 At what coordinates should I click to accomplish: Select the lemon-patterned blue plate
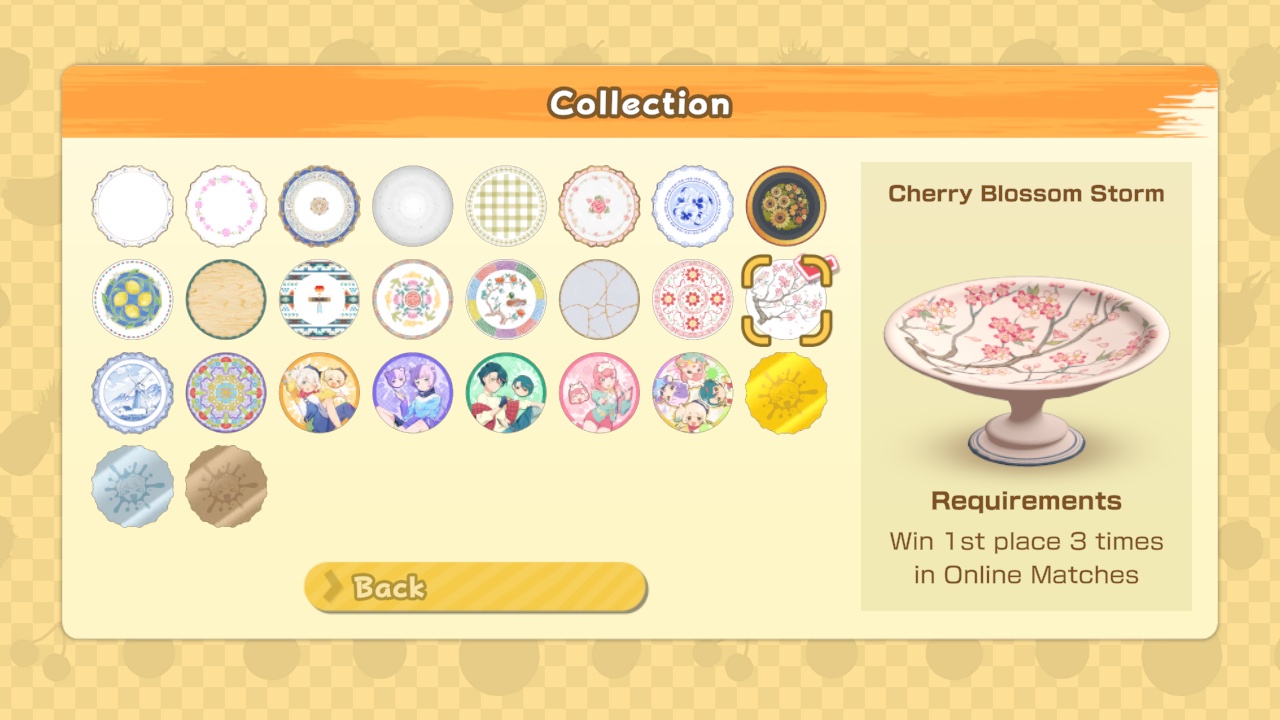click(x=132, y=299)
